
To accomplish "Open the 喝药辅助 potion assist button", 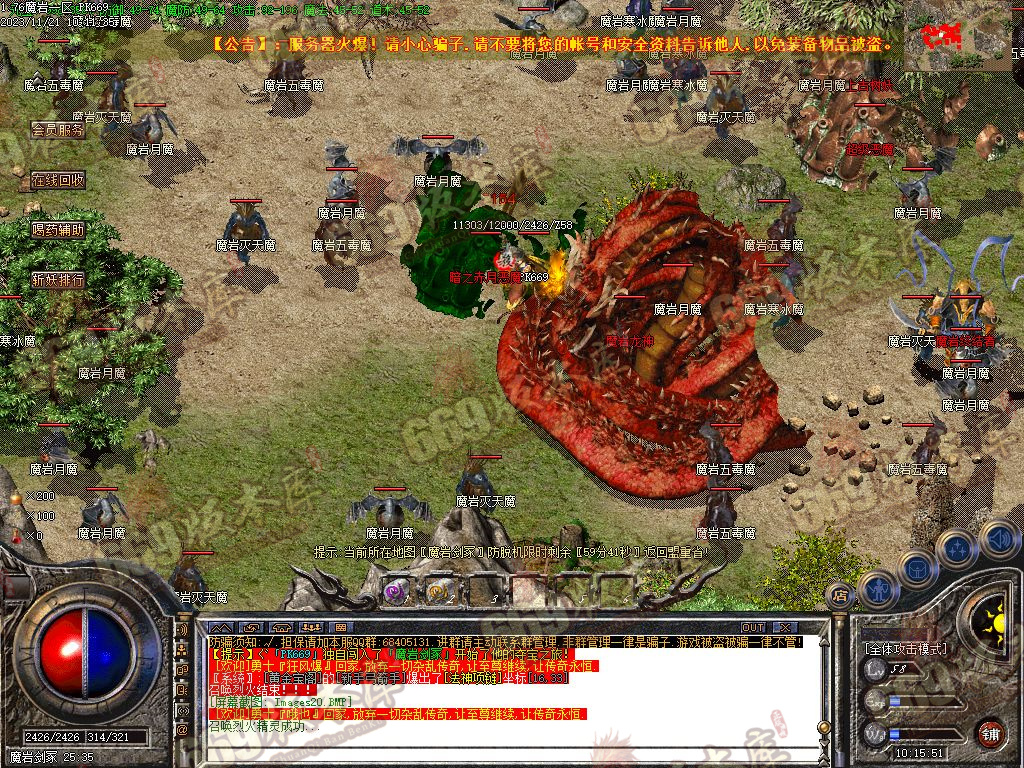I will pyautogui.click(x=57, y=230).
